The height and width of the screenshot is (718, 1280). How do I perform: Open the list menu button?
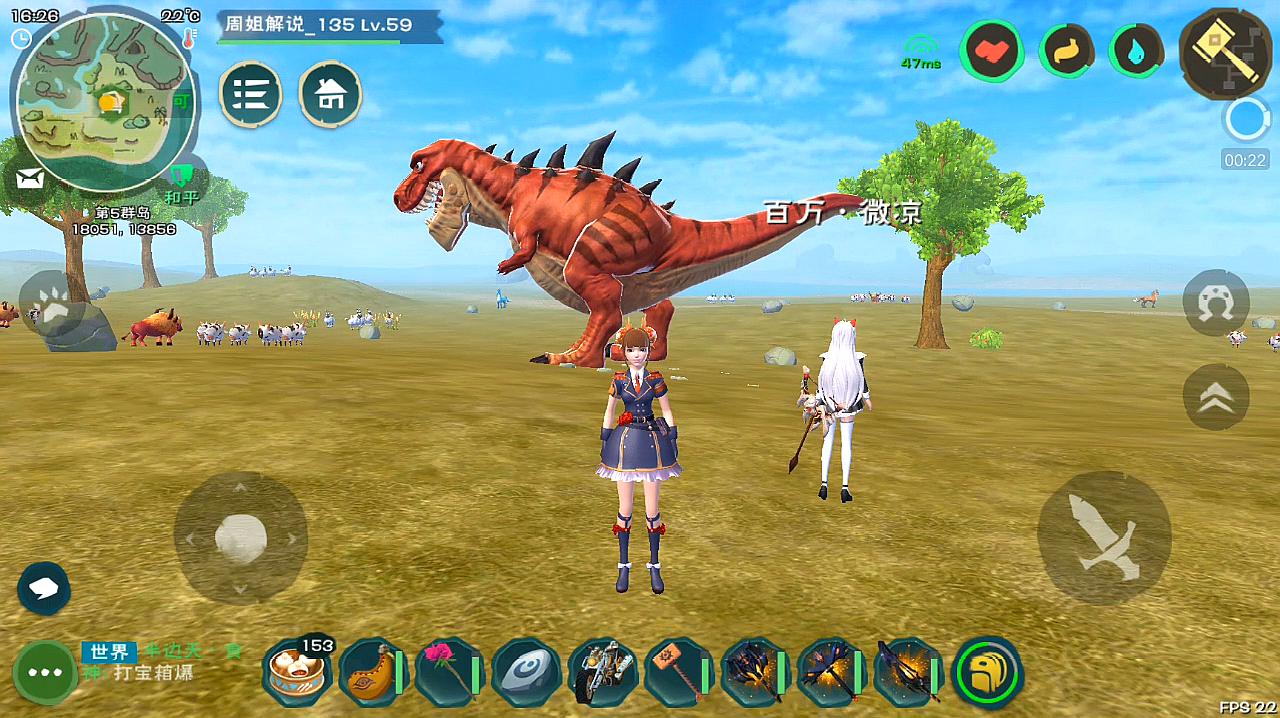[250, 94]
